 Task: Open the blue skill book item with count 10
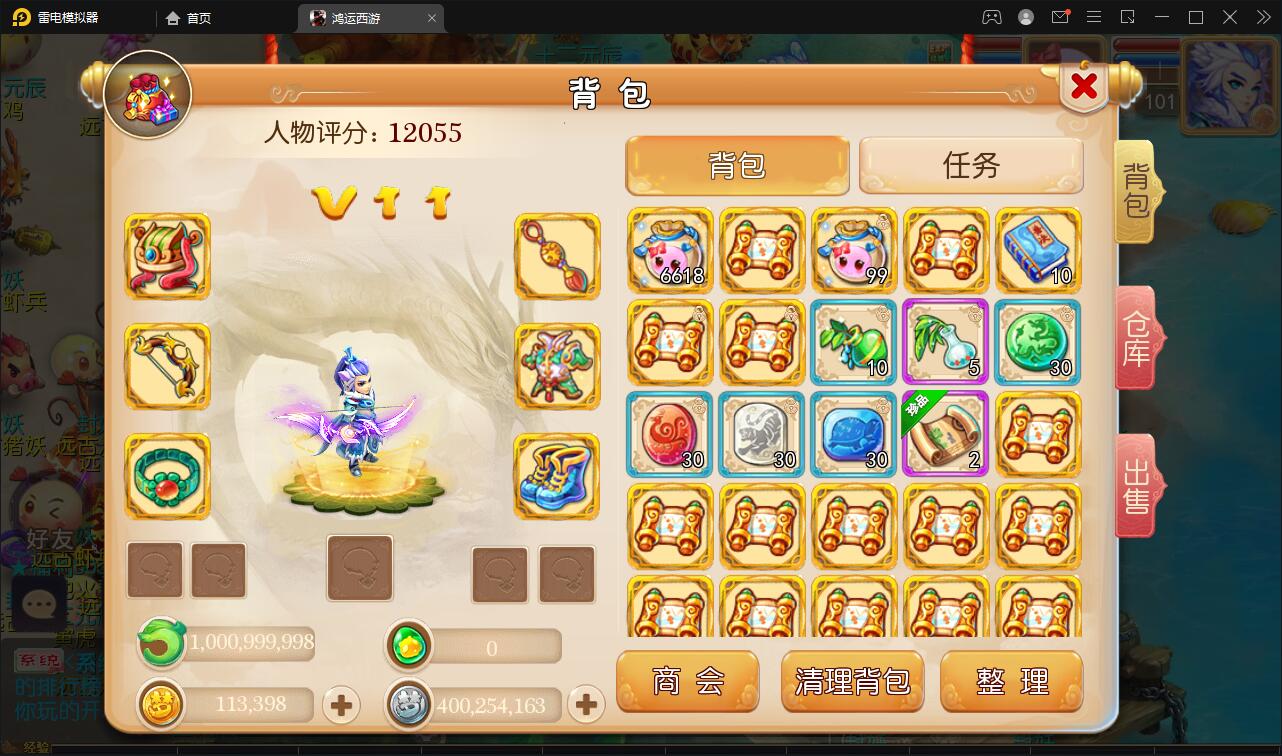coord(1037,250)
